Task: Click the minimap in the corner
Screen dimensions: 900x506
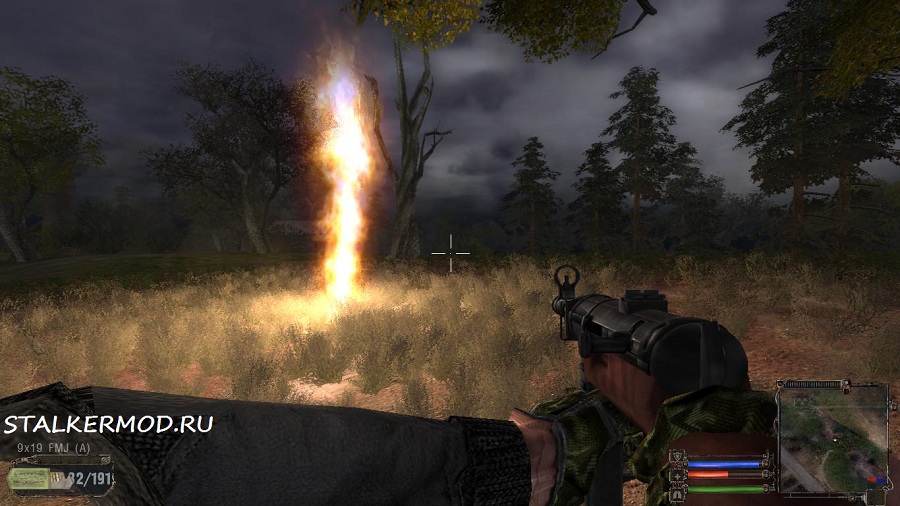Action: pyautogui.click(x=832, y=437)
